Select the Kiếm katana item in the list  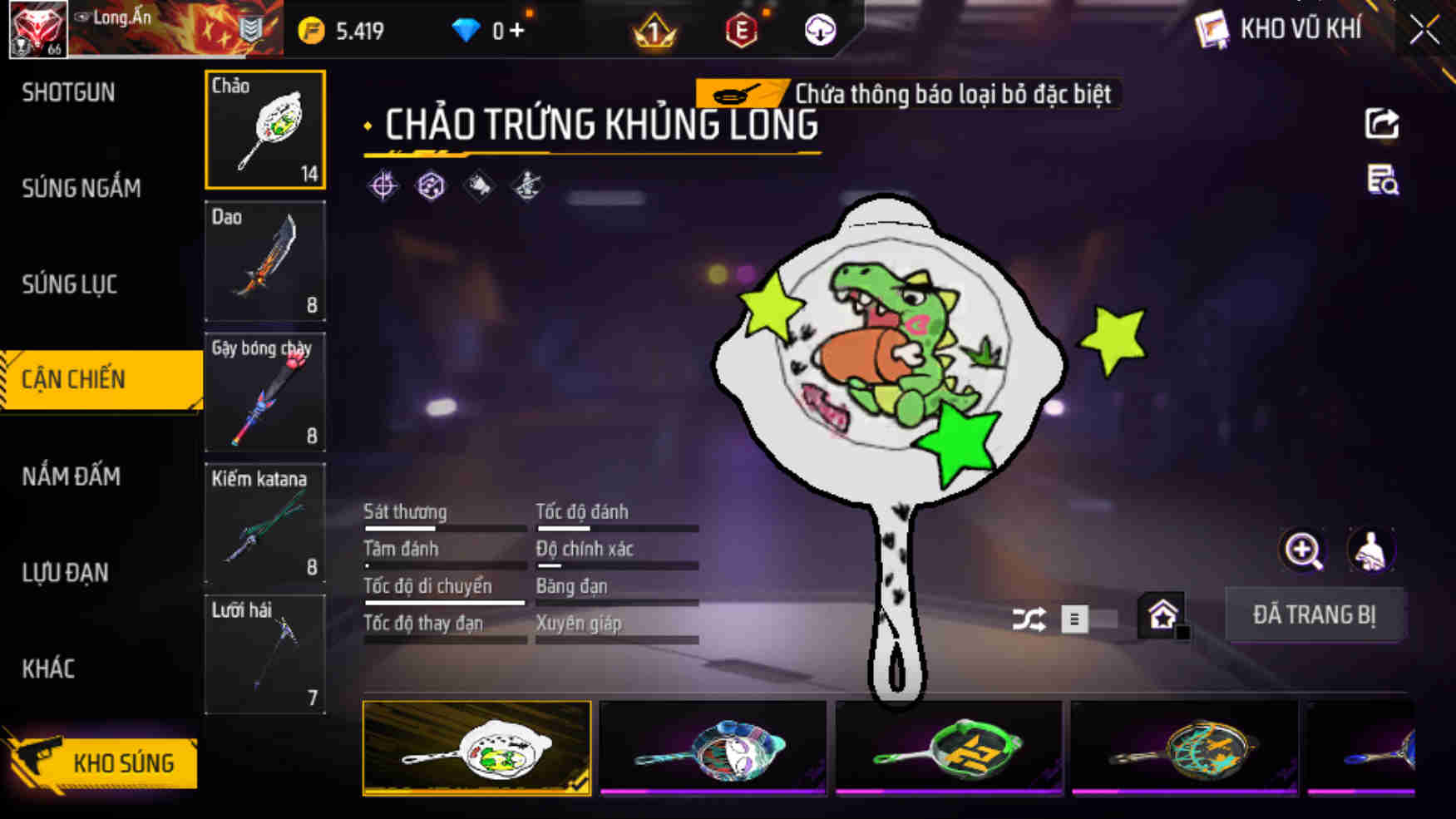[264, 522]
